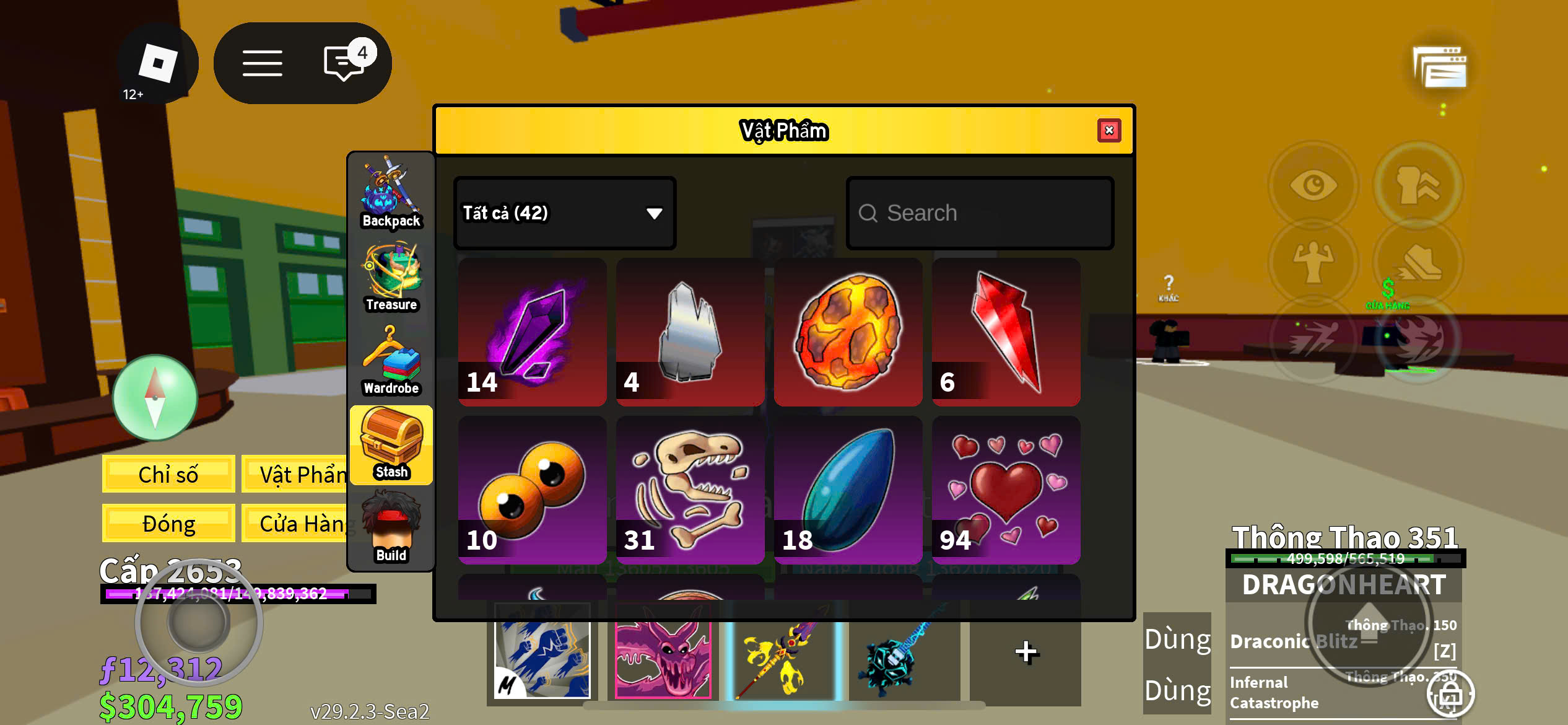The image size is (1568, 725).
Task: Select the red crystal shard slot
Action: pyautogui.click(x=1006, y=332)
